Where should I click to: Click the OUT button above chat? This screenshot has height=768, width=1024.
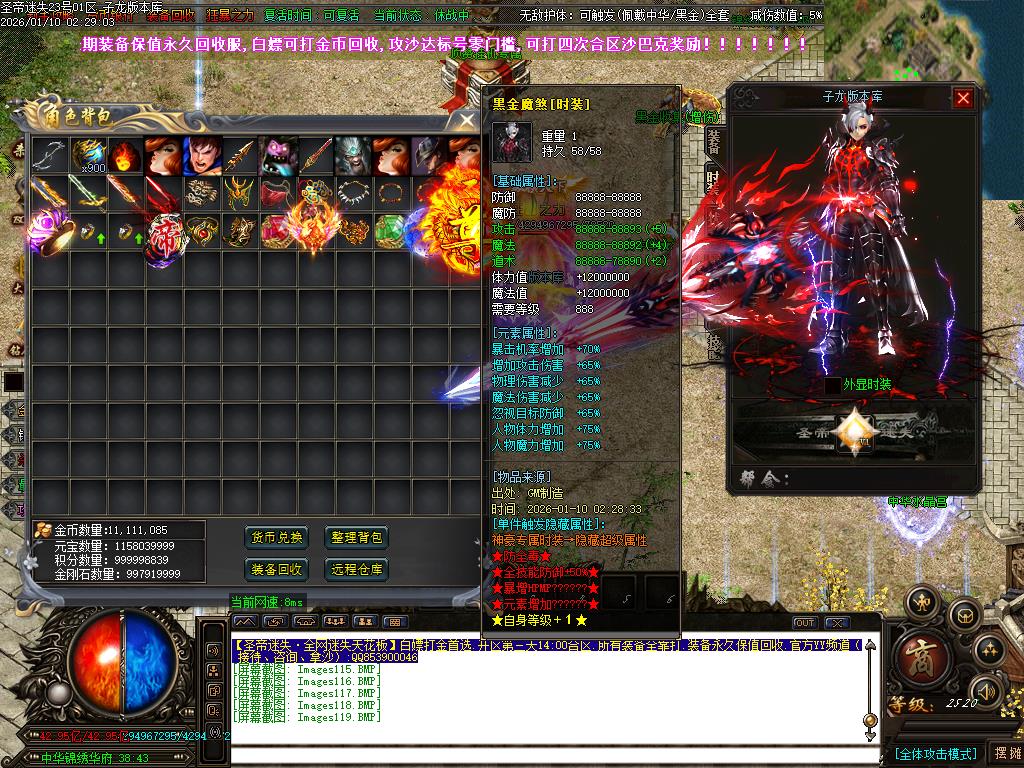804,623
